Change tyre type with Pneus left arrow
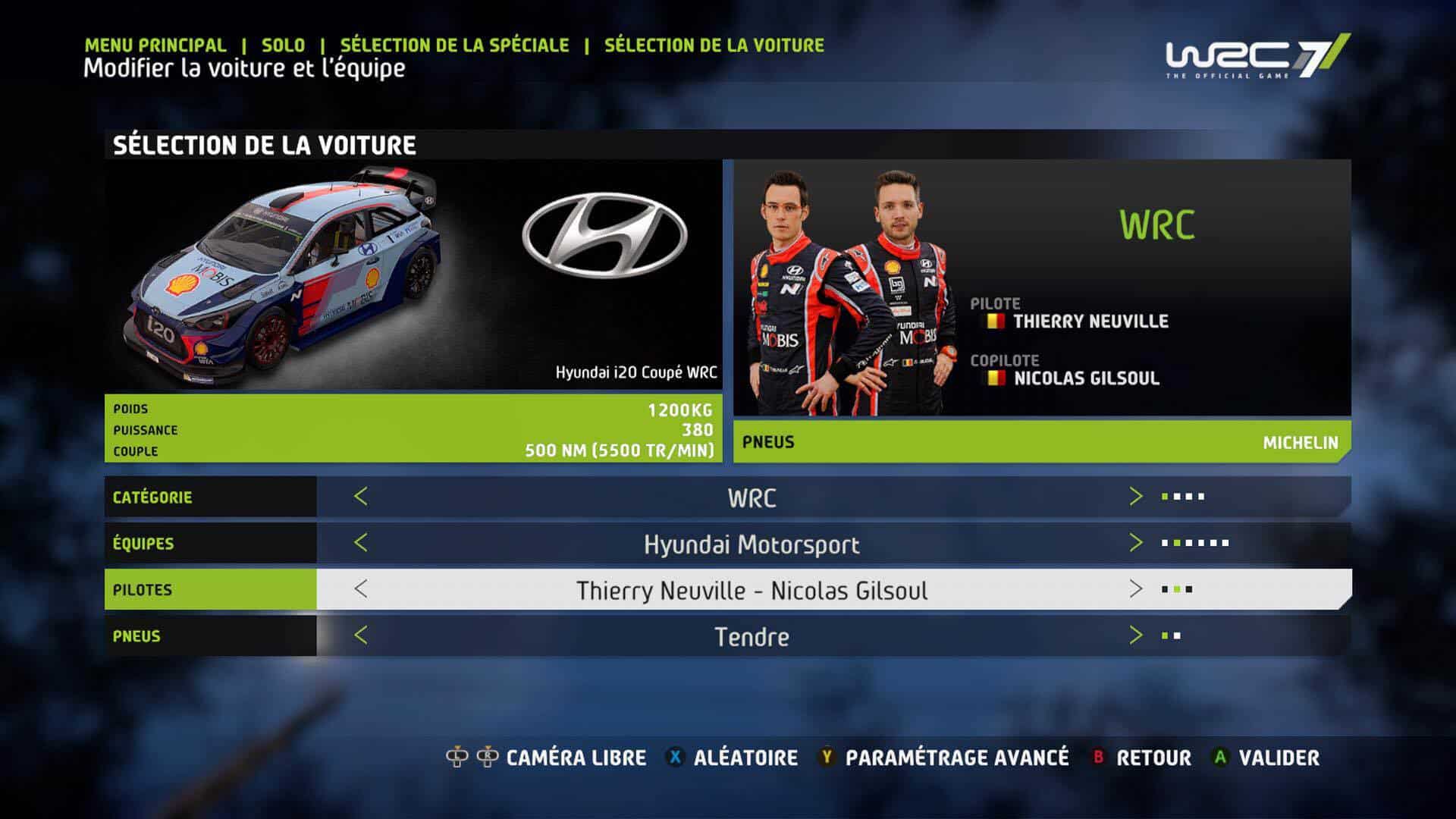This screenshot has width=1456, height=819. pyautogui.click(x=361, y=635)
